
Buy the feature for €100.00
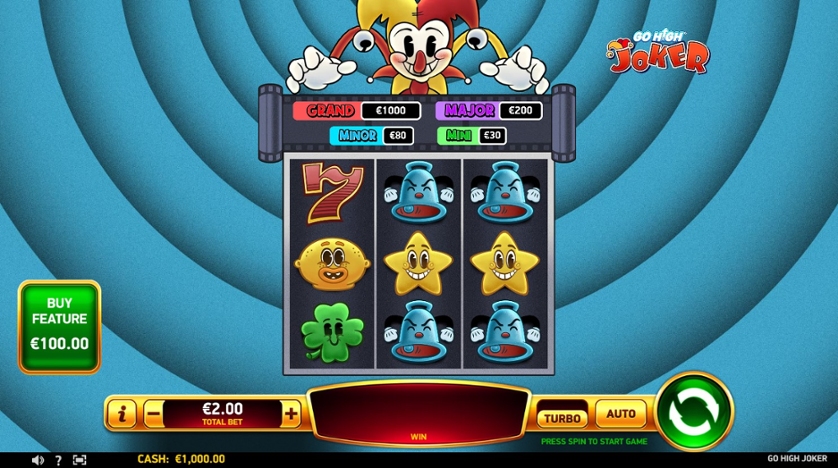[60, 327]
